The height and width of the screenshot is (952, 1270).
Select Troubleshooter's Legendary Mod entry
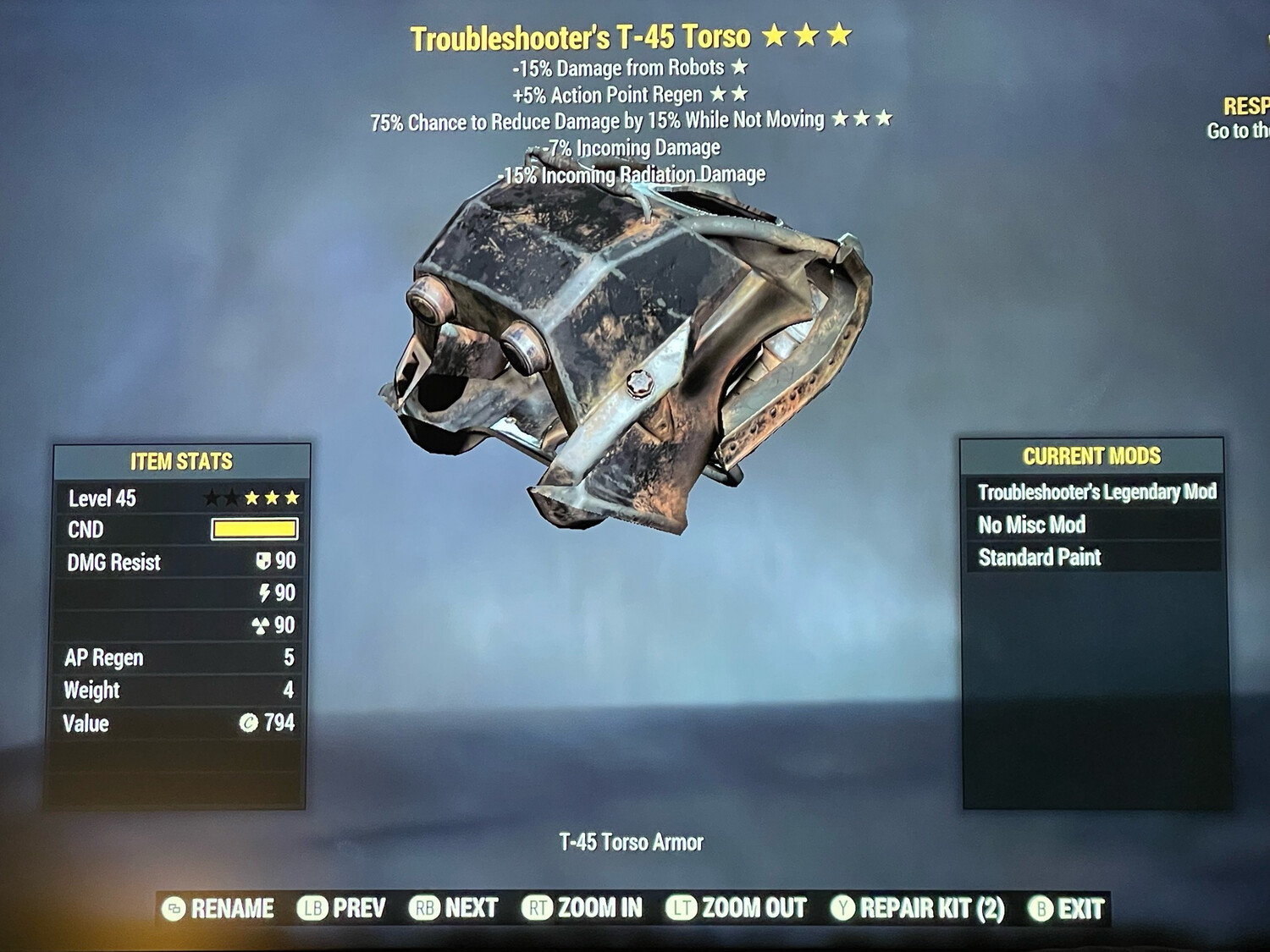(x=1097, y=492)
